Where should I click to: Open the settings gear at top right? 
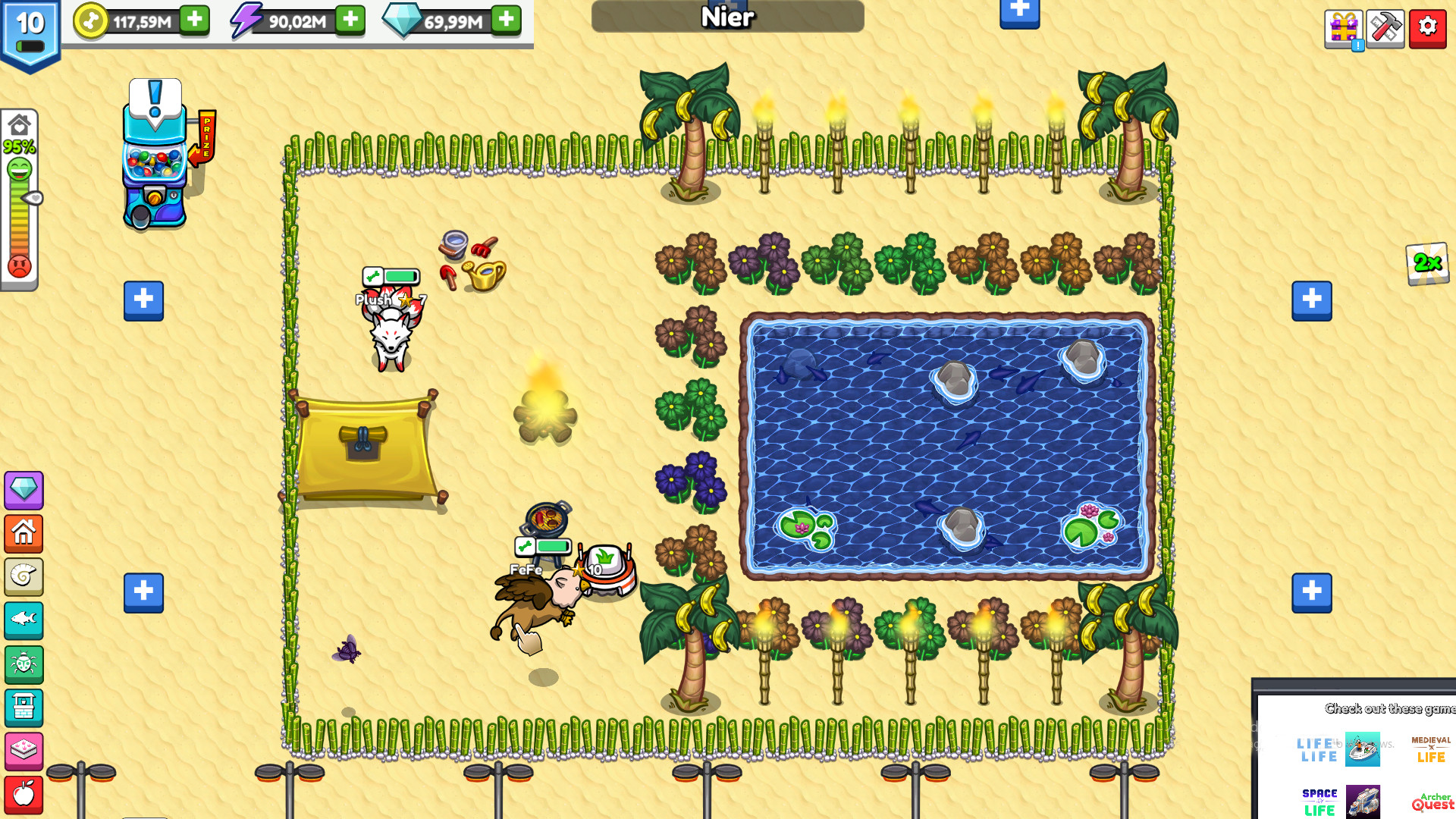[1428, 27]
